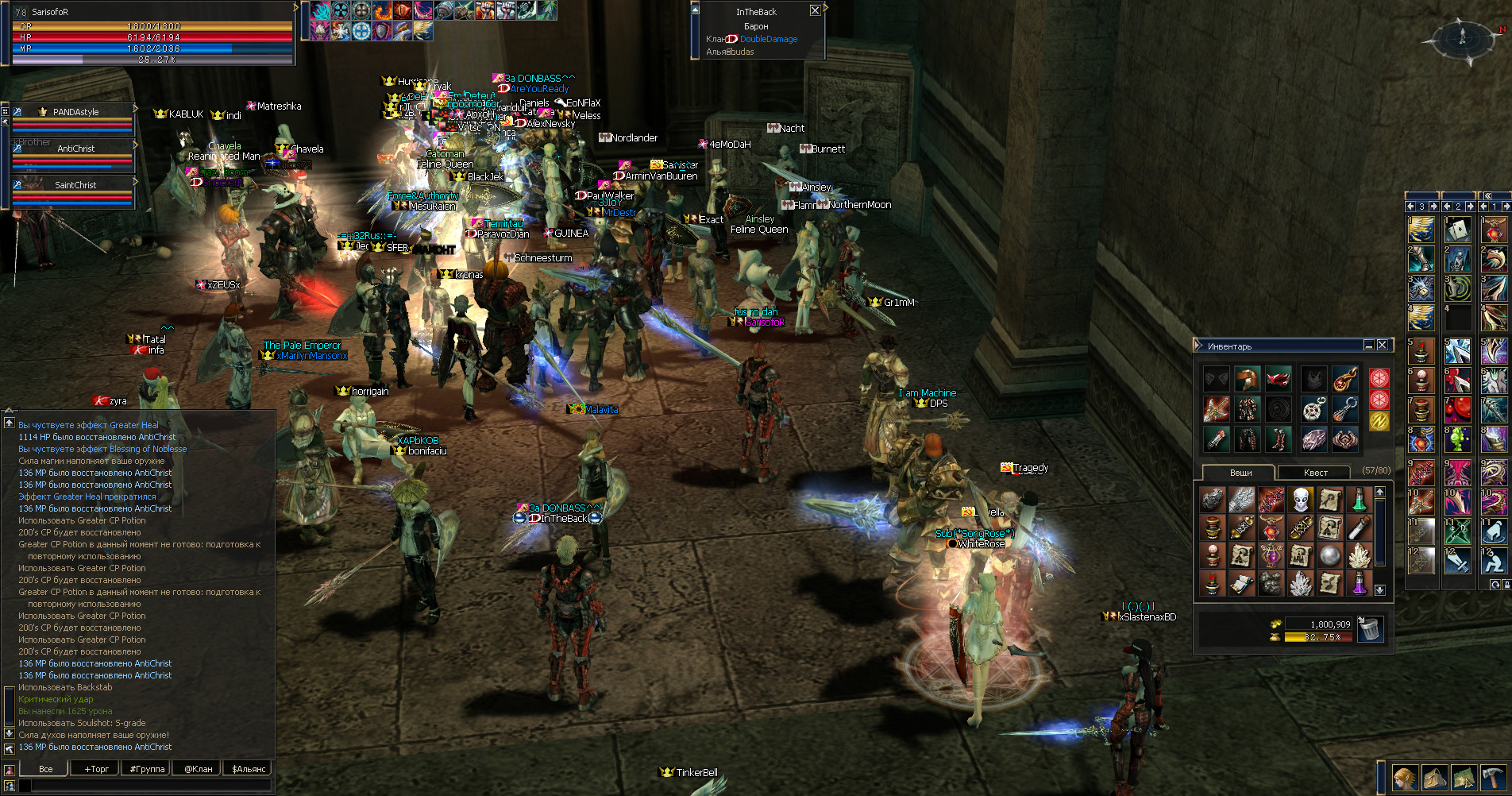Close the InTheBack target window
This screenshot has width=1512, height=796.
815,10
